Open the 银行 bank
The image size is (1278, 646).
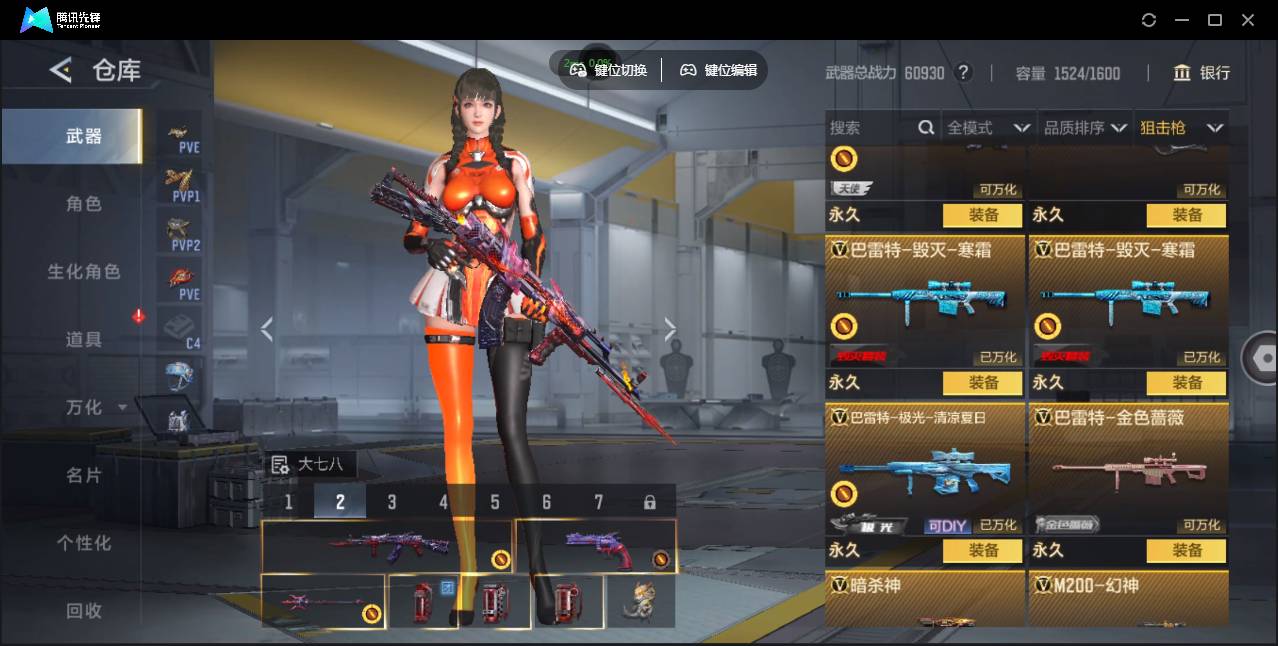click(x=1202, y=73)
